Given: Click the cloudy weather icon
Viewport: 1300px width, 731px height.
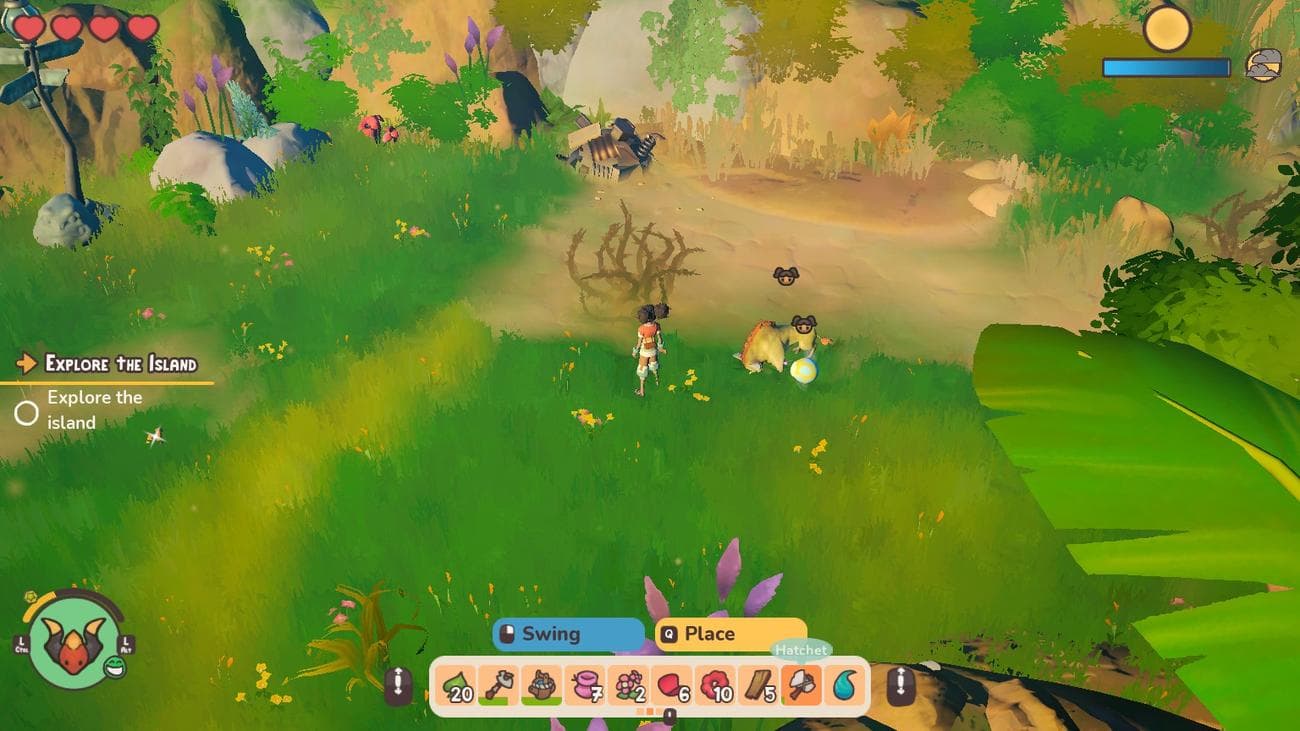Looking at the screenshot, I should pos(1263,65).
